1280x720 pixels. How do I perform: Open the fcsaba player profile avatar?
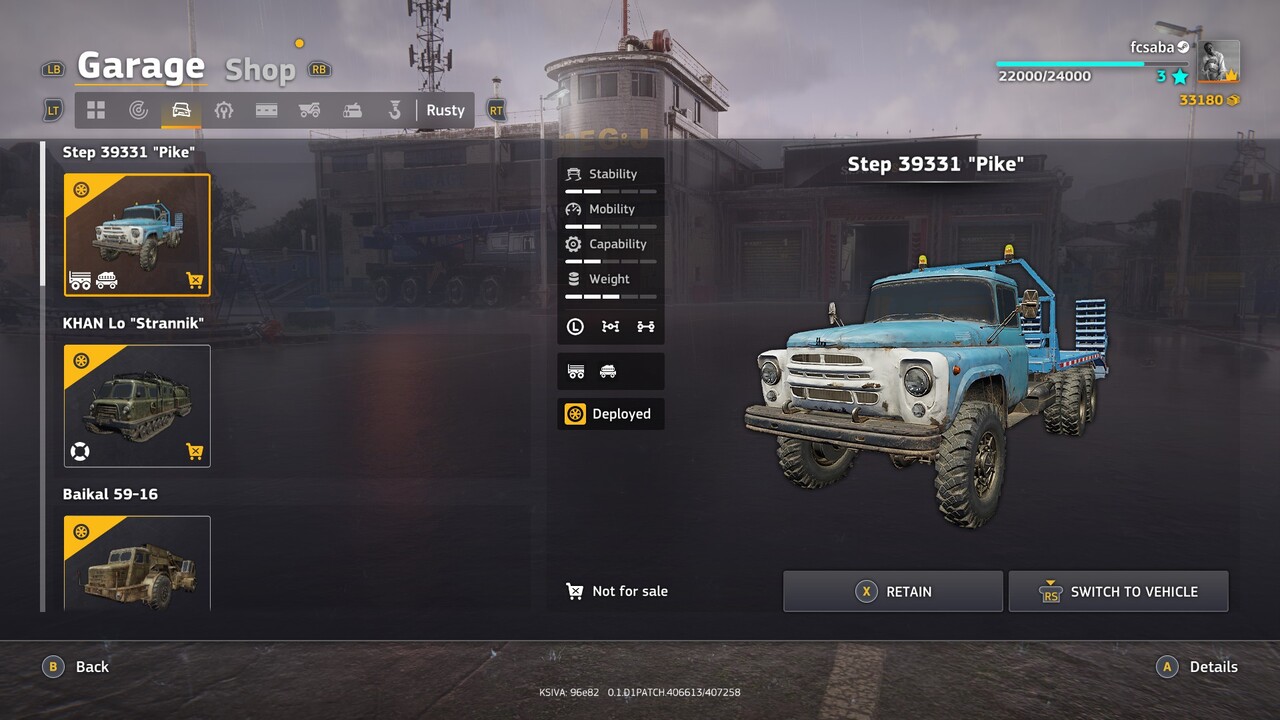(x=1218, y=61)
